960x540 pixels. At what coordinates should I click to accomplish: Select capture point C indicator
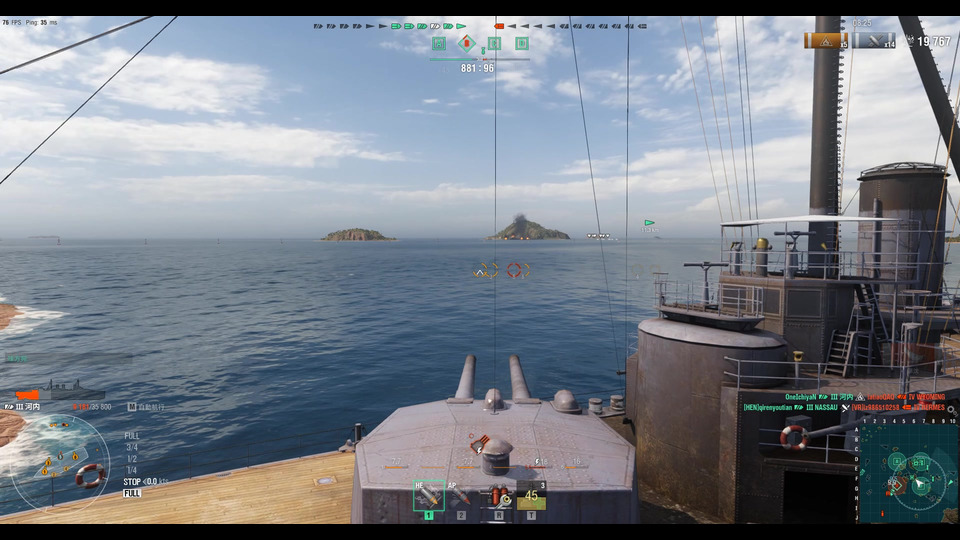(x=494, y=43)
